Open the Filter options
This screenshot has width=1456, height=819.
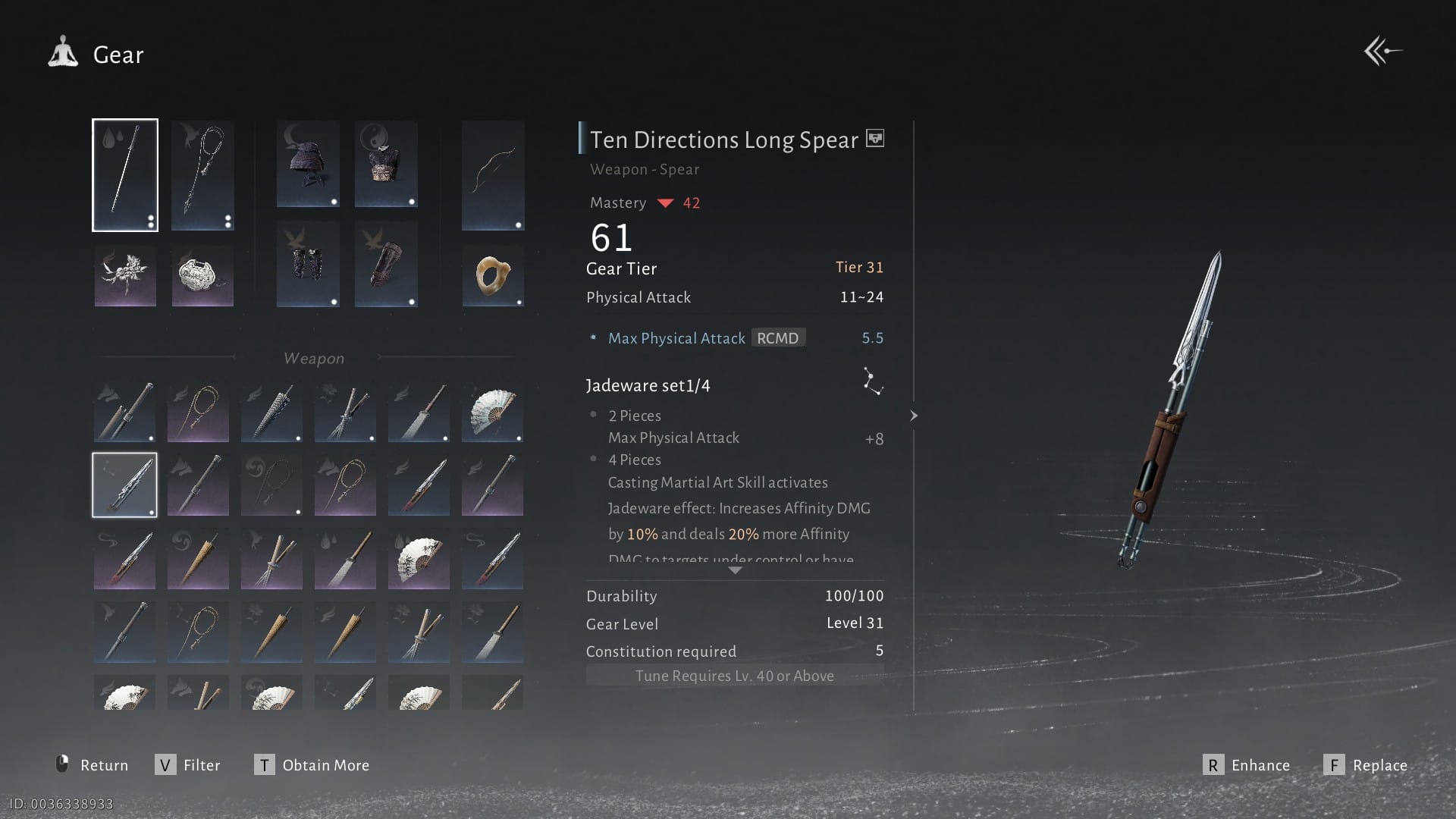click(x=188, y=764)
